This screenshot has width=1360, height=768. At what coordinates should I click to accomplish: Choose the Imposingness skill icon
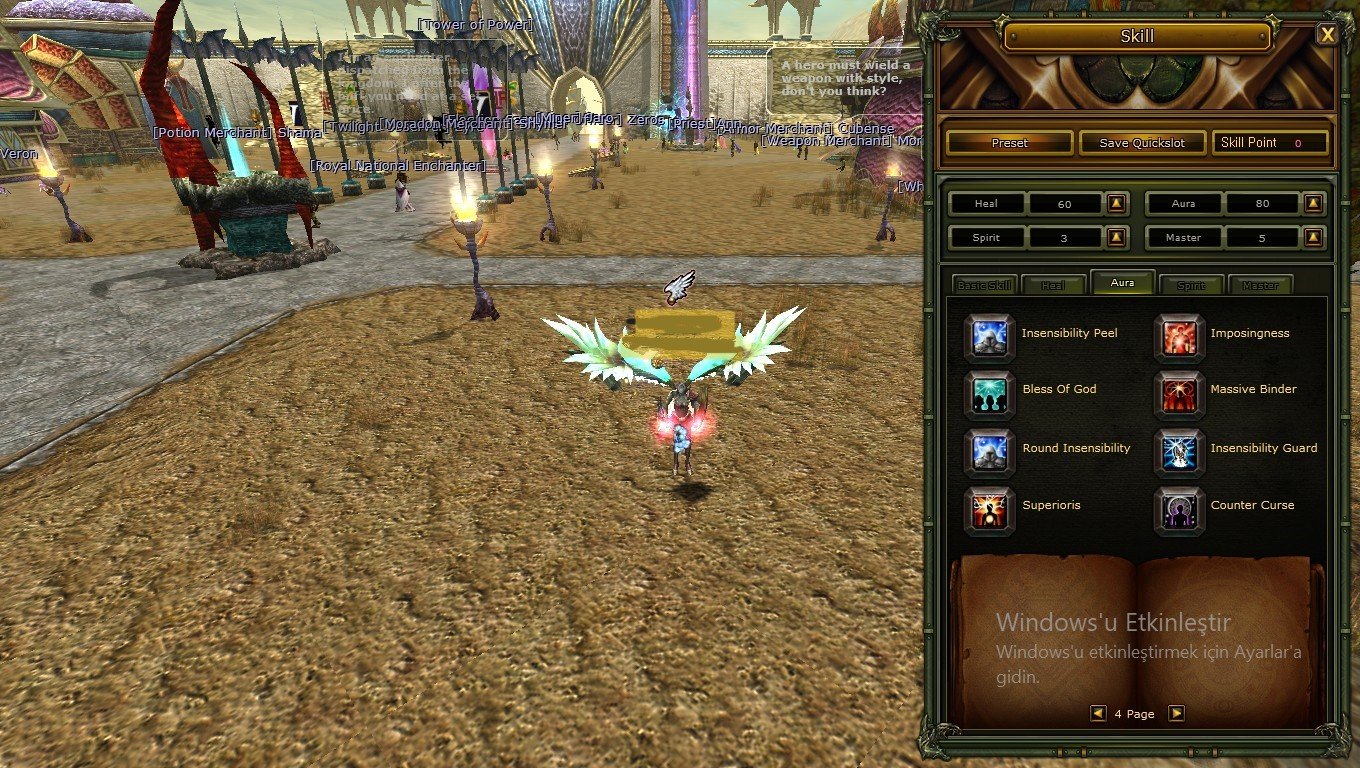click(x=1179, y=337)
